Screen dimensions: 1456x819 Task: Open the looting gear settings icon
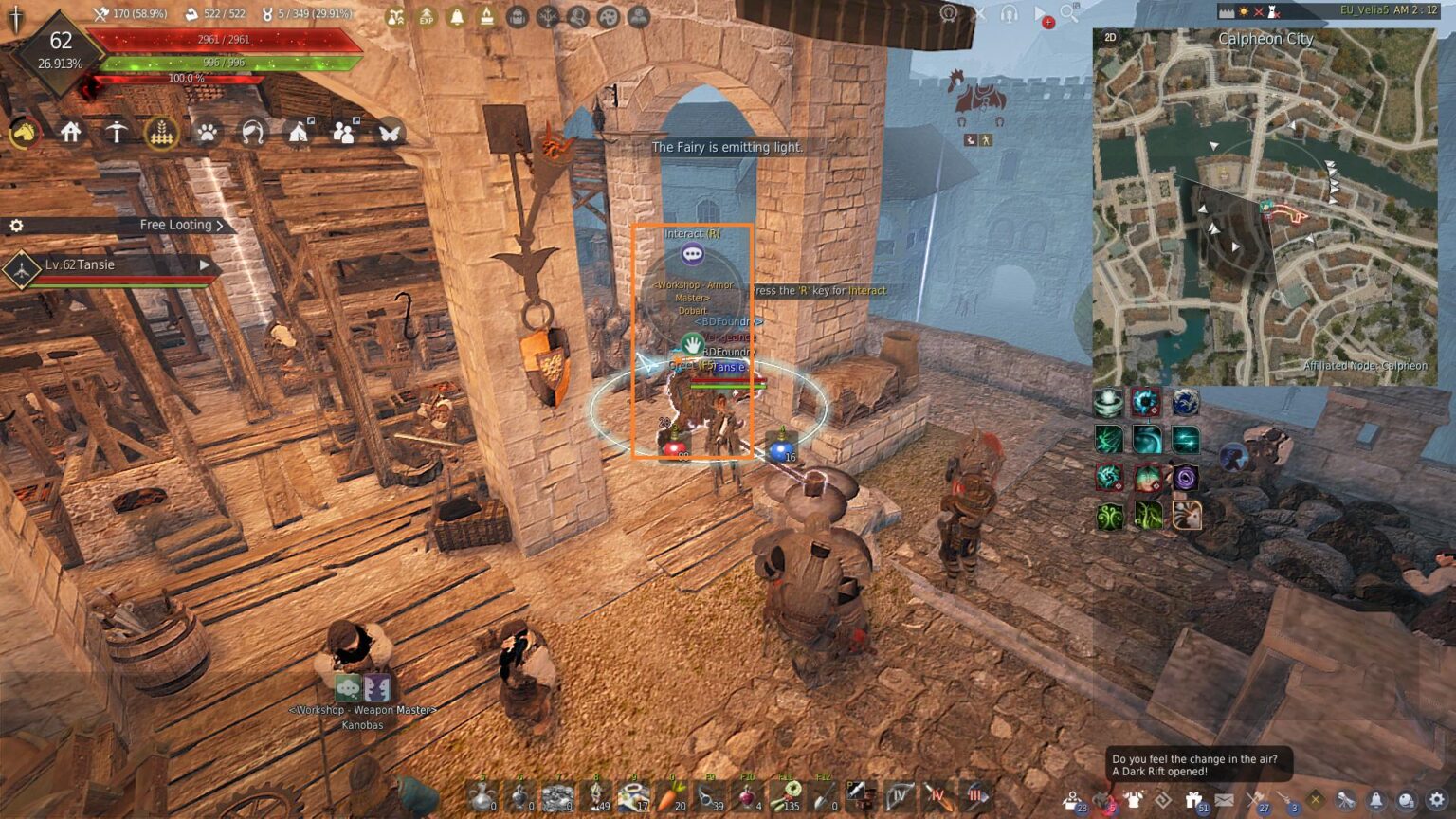click(x=16, y=226)
